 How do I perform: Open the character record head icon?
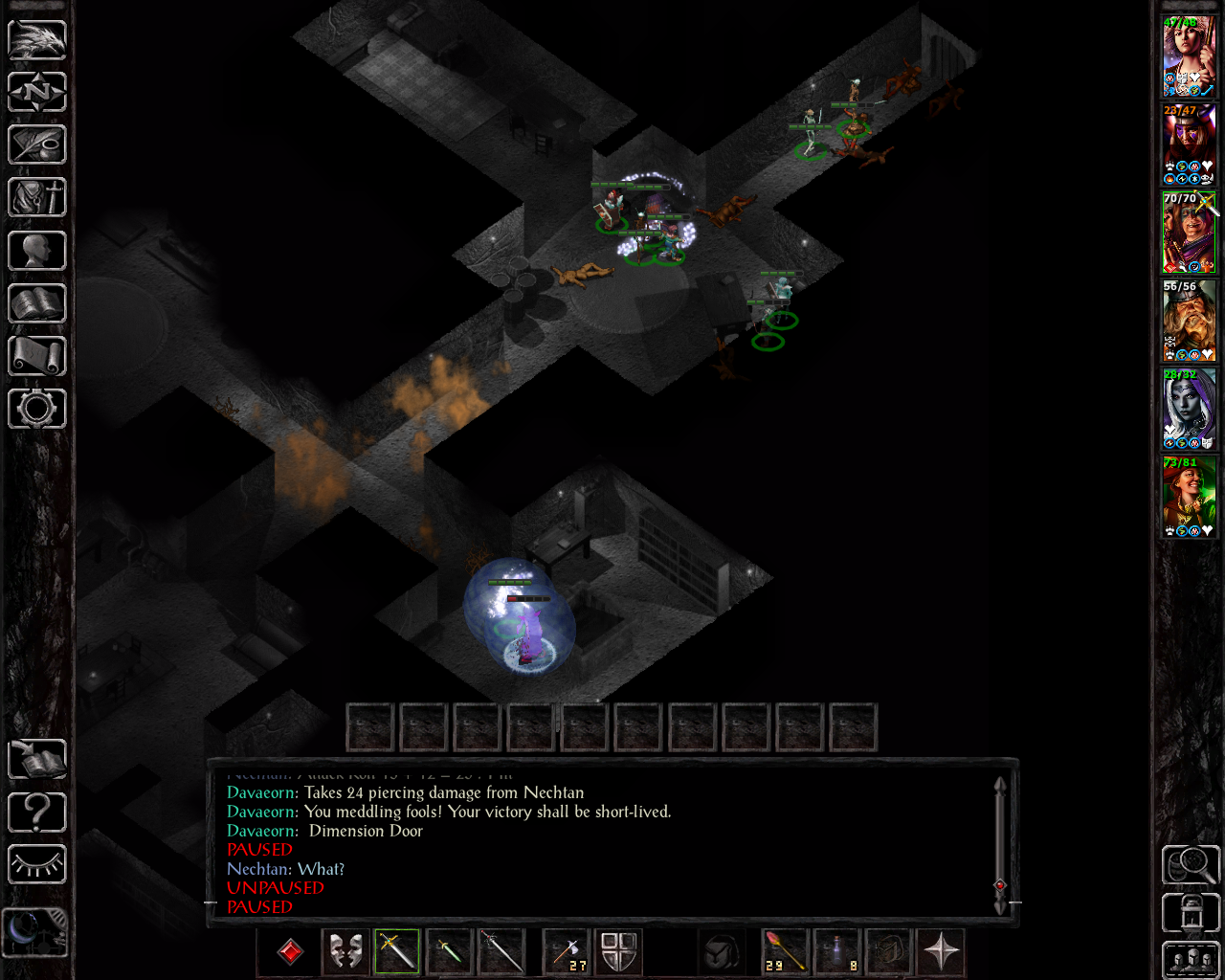coord(37,251)
